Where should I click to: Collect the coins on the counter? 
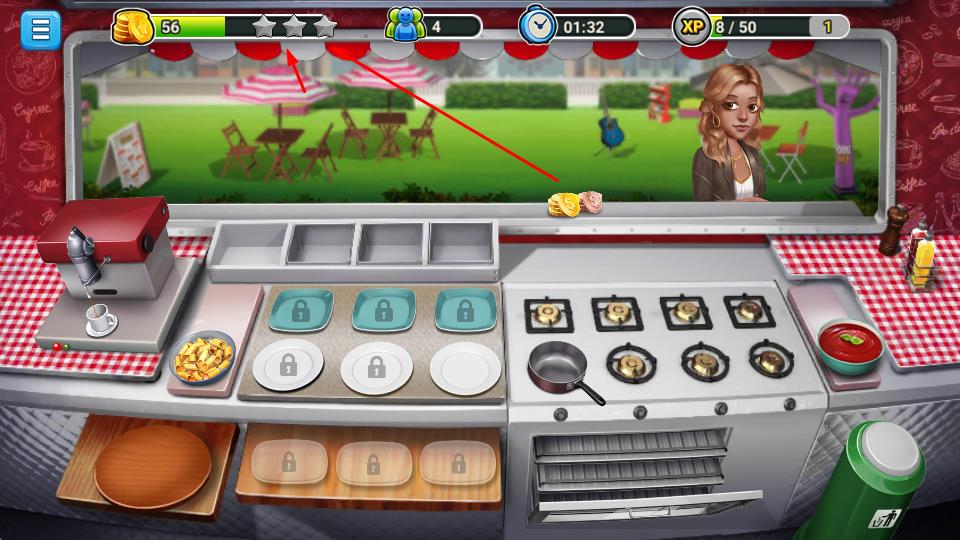(574, 204)
